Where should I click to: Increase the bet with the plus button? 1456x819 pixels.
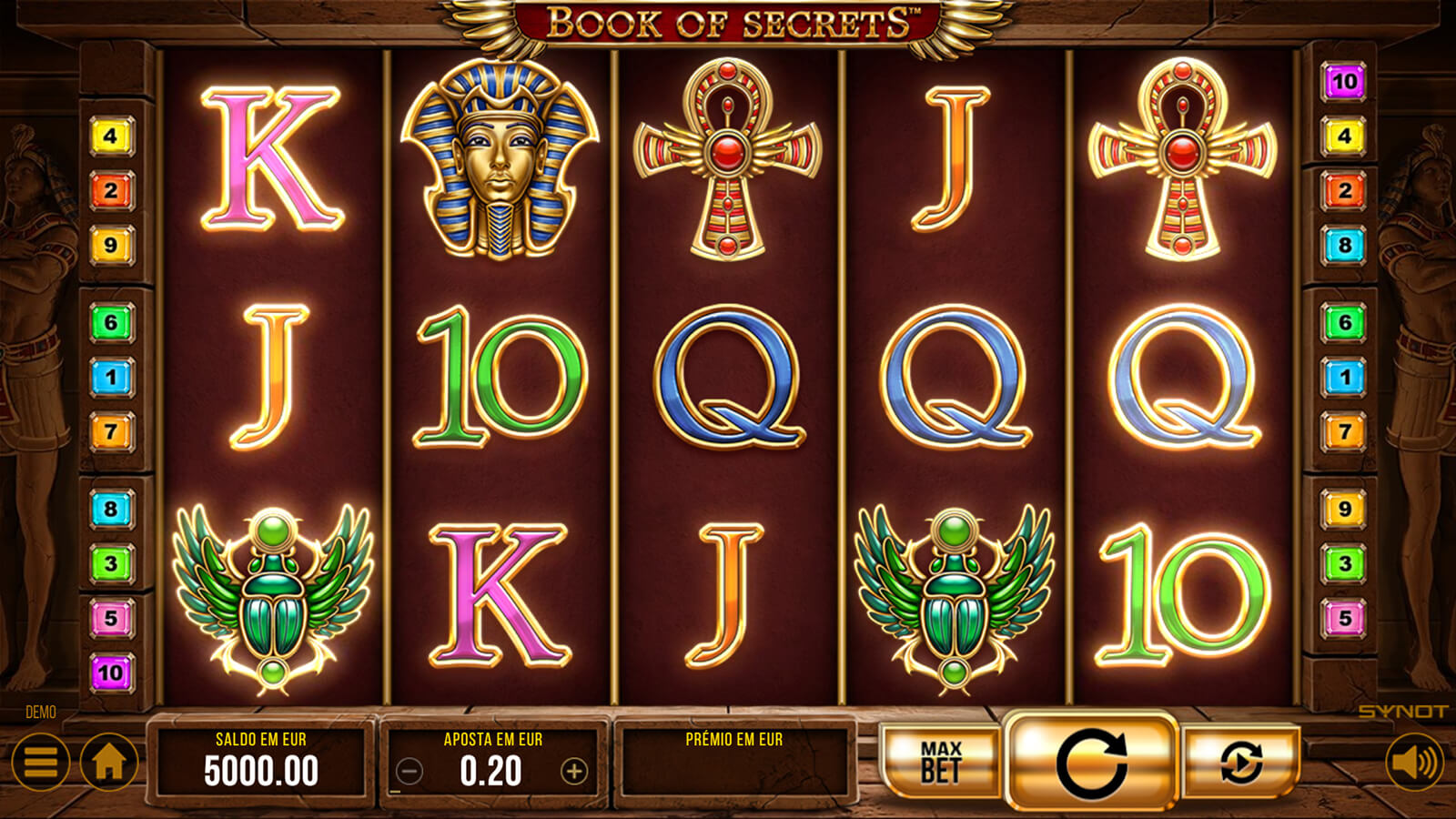[574, 772]
